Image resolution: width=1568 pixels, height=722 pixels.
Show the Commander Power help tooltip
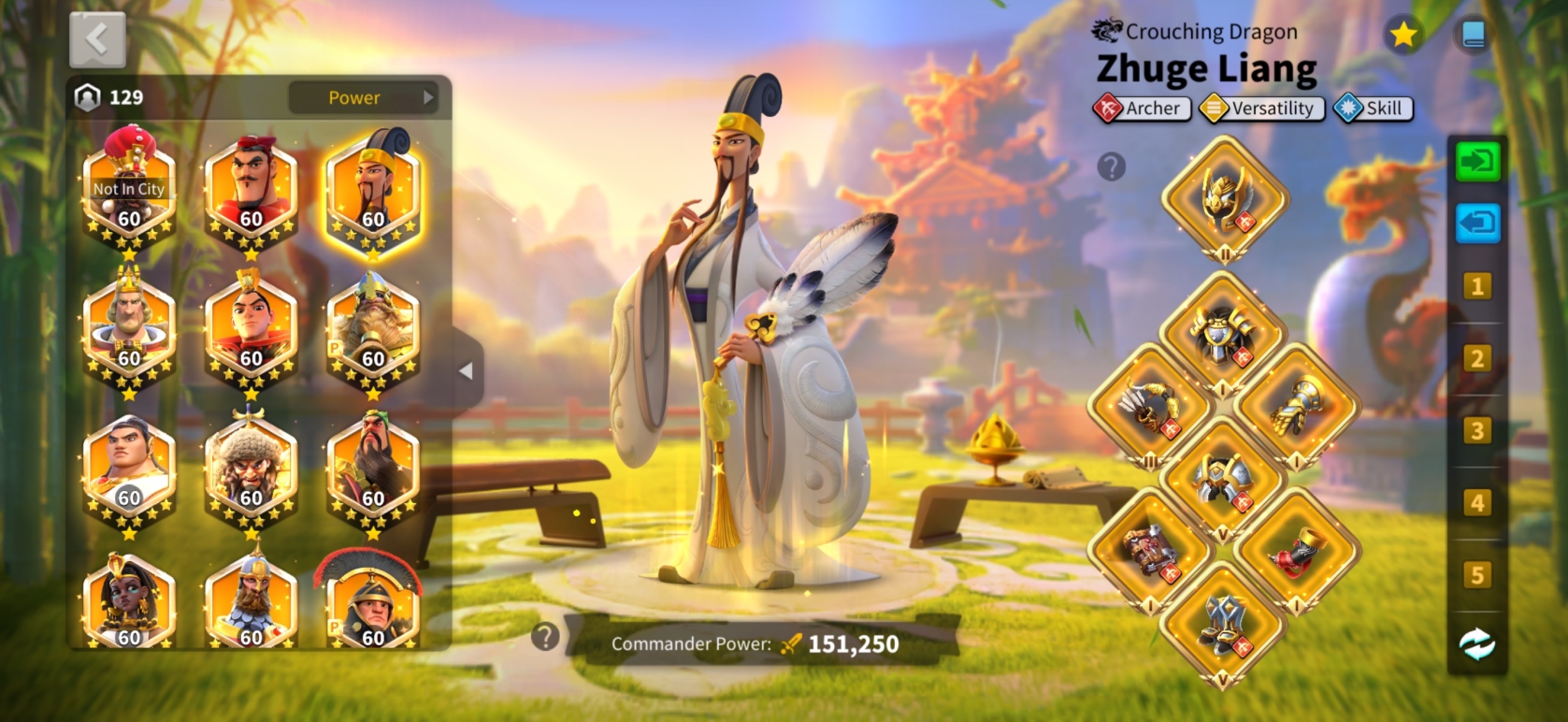tap(545, 637)
